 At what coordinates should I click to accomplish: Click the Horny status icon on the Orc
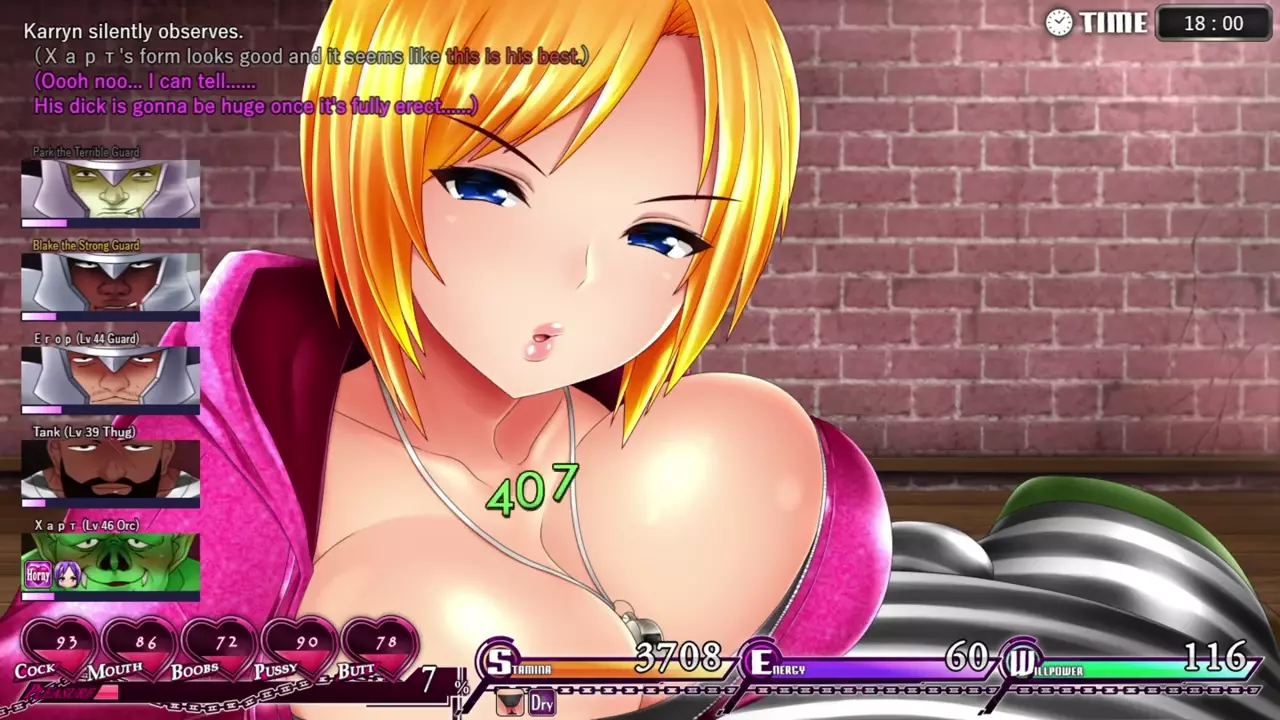[x=38, y=574]
